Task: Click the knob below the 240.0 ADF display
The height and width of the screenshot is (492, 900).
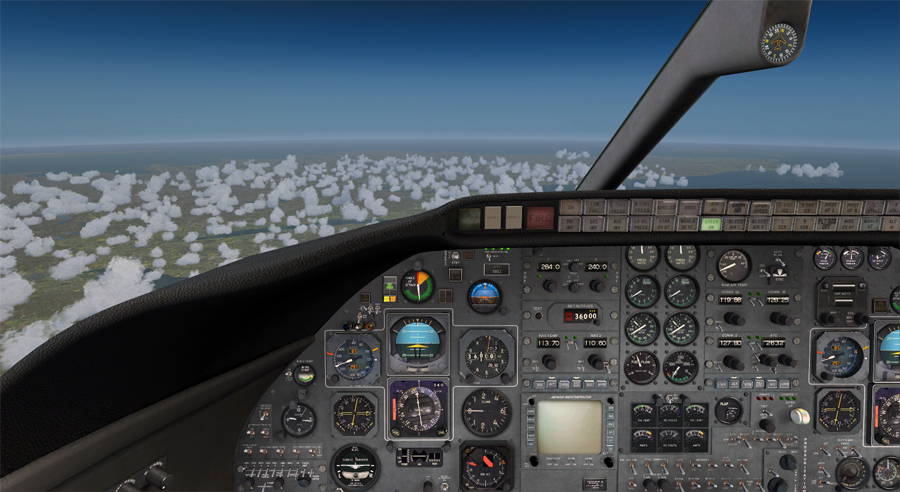Action: coord(597,285)
